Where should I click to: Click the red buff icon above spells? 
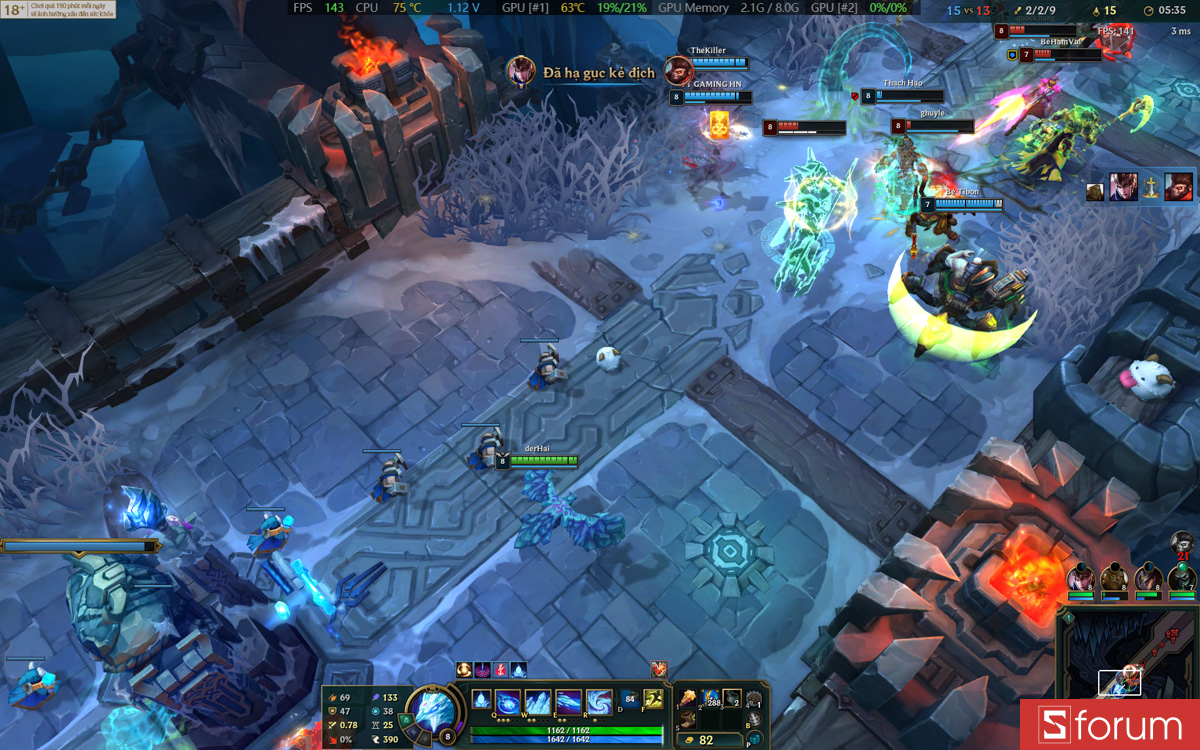pyautogui.click(x=659, y=669)
